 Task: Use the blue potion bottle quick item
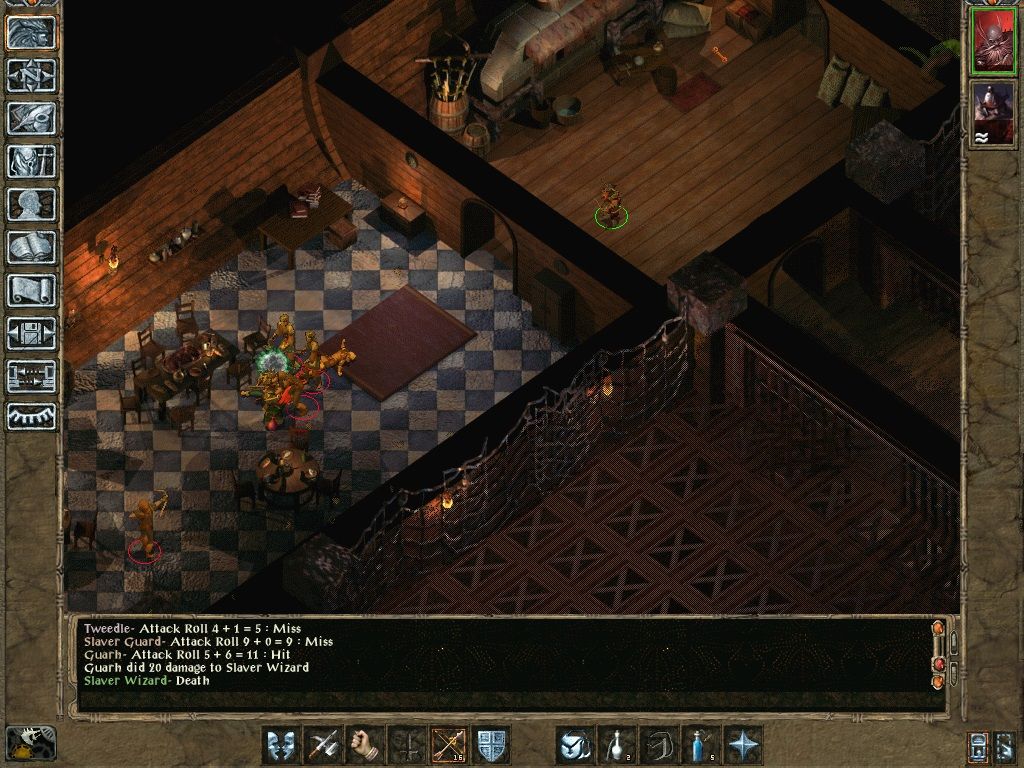[701, 745]
